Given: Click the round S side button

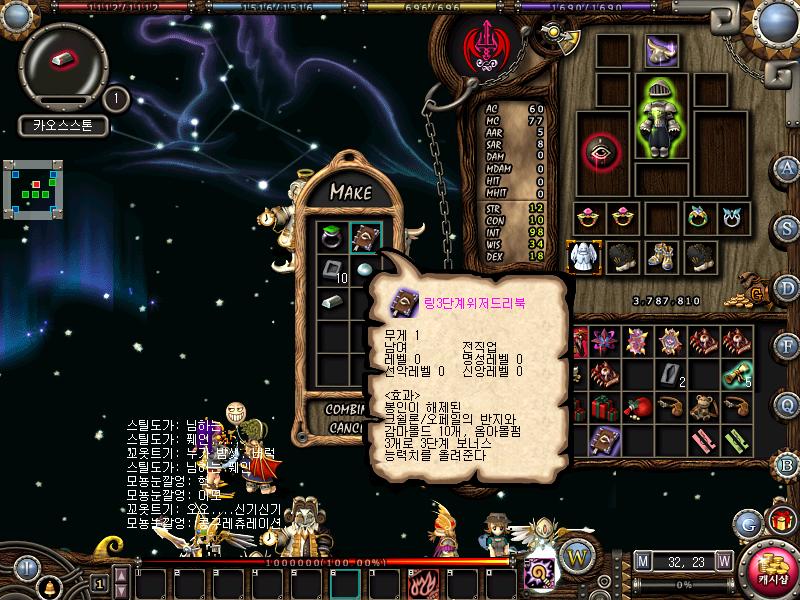Looking at the screenshot, I should point(788,227).
